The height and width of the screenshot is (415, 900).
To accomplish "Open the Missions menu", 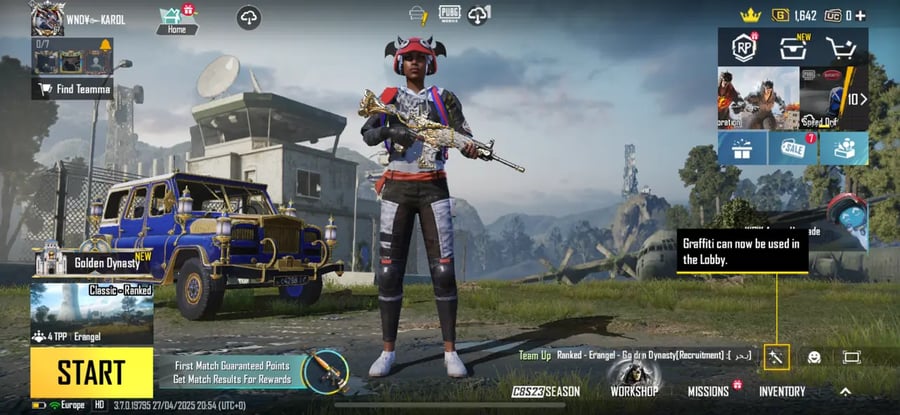I will [x=708, y=391].
